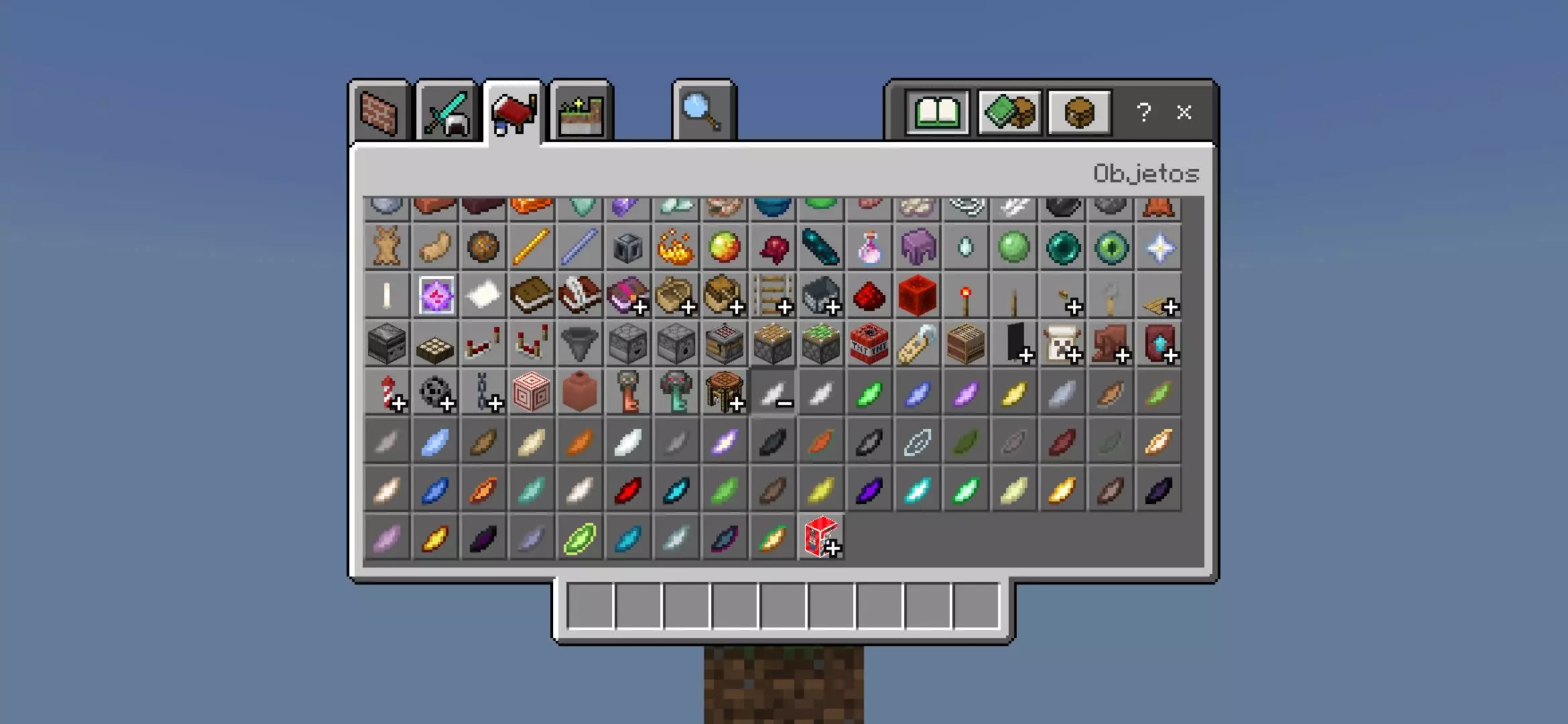1568x724 pixels.
Task: Select the name tag item
Action: pos(917,345)
